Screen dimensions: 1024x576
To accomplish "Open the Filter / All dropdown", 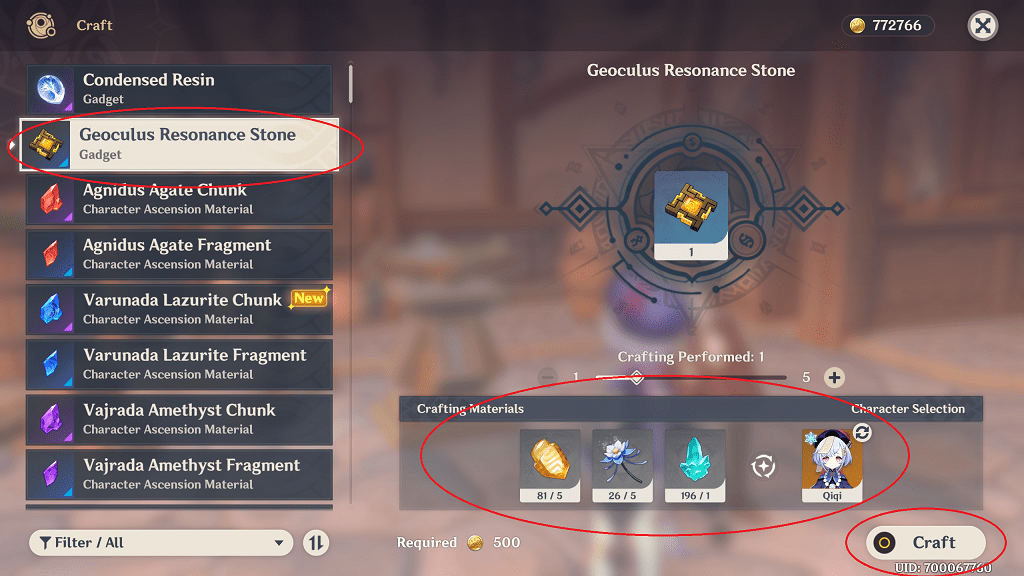I will coord(161,542).
